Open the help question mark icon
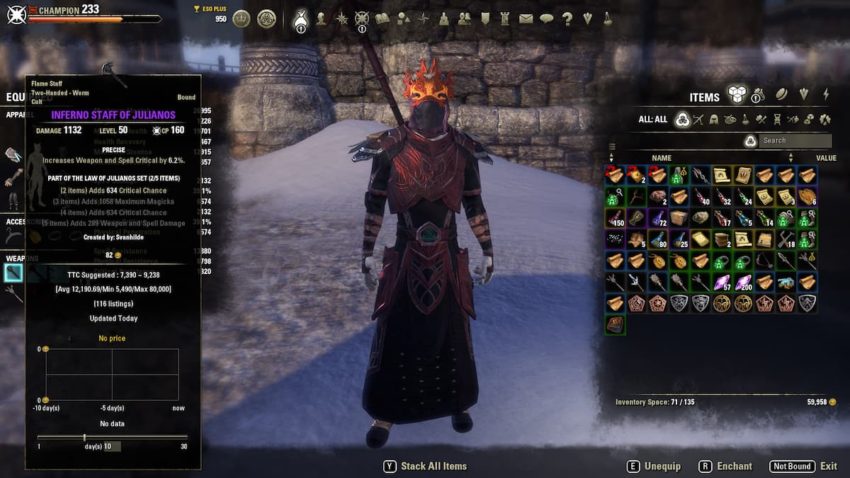 tap(567, 18)
